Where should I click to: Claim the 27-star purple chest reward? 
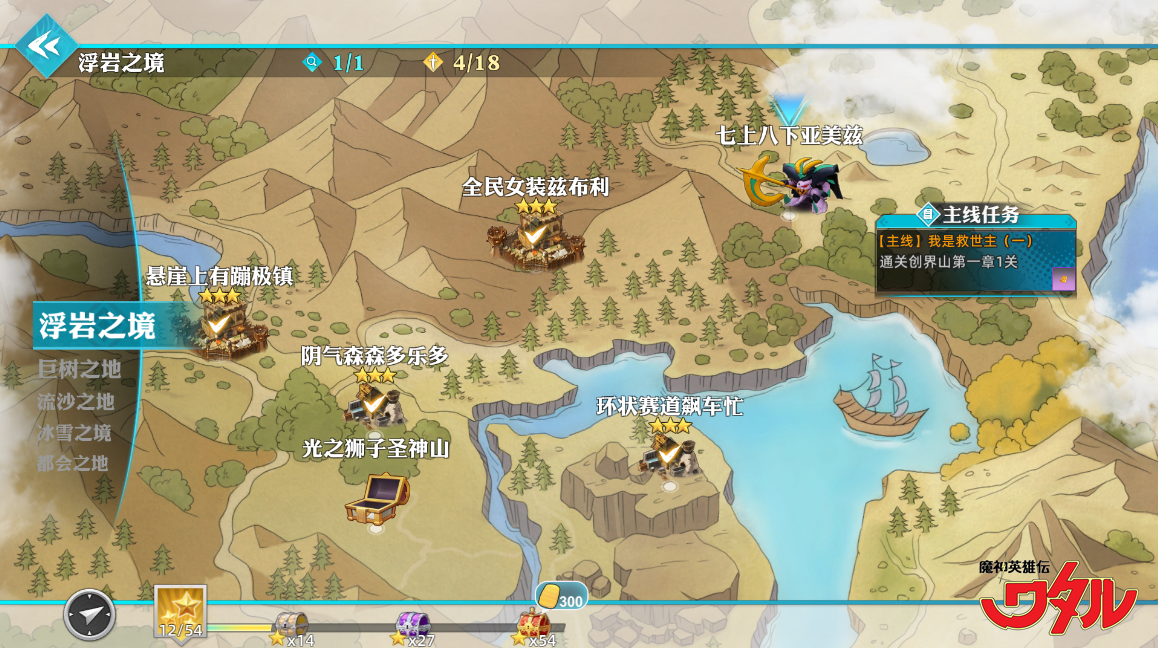coord(413,627)
